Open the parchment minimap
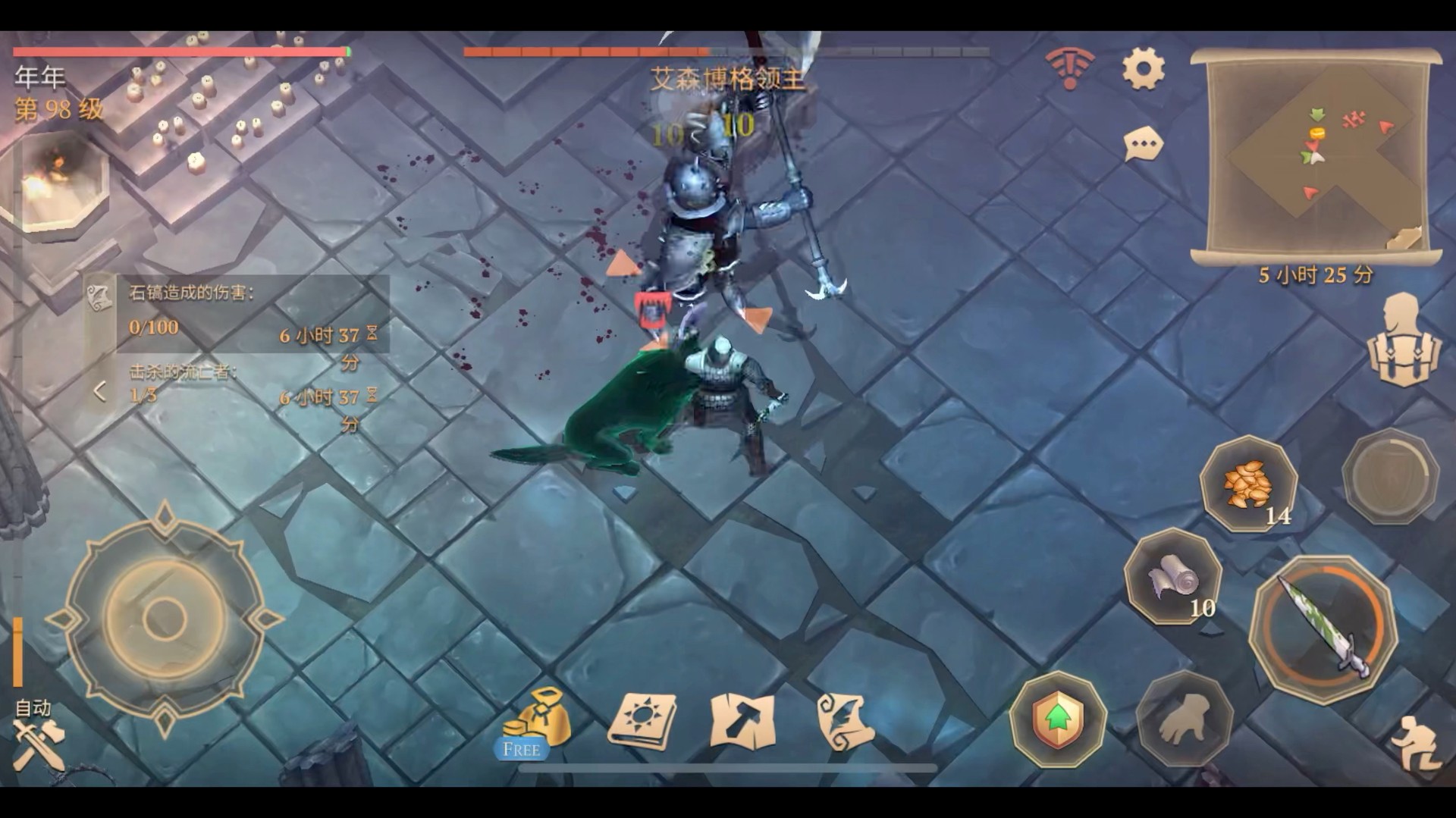 coord(1315,154)
